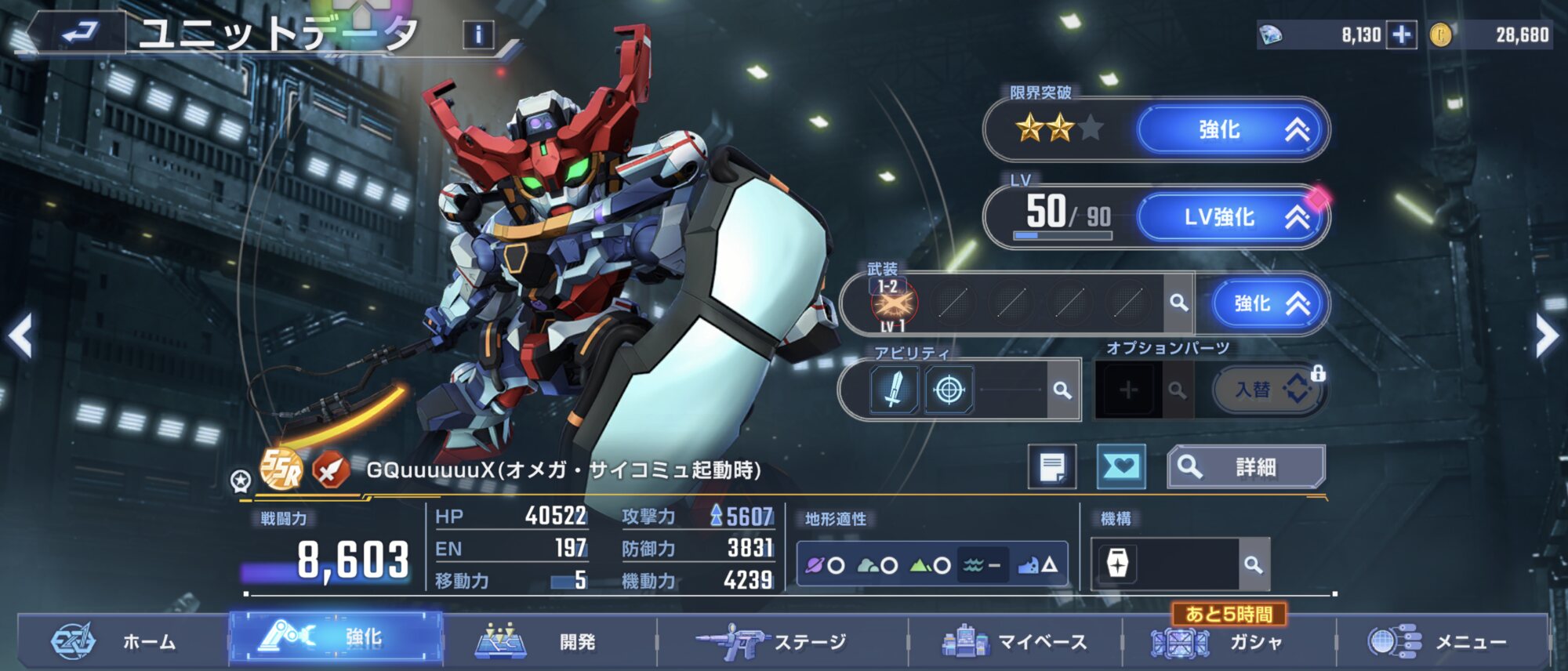The height and width of the screenshot is (671, 1568).
Task: View the mechanism details via magnifier
Action: [1253, 564]
